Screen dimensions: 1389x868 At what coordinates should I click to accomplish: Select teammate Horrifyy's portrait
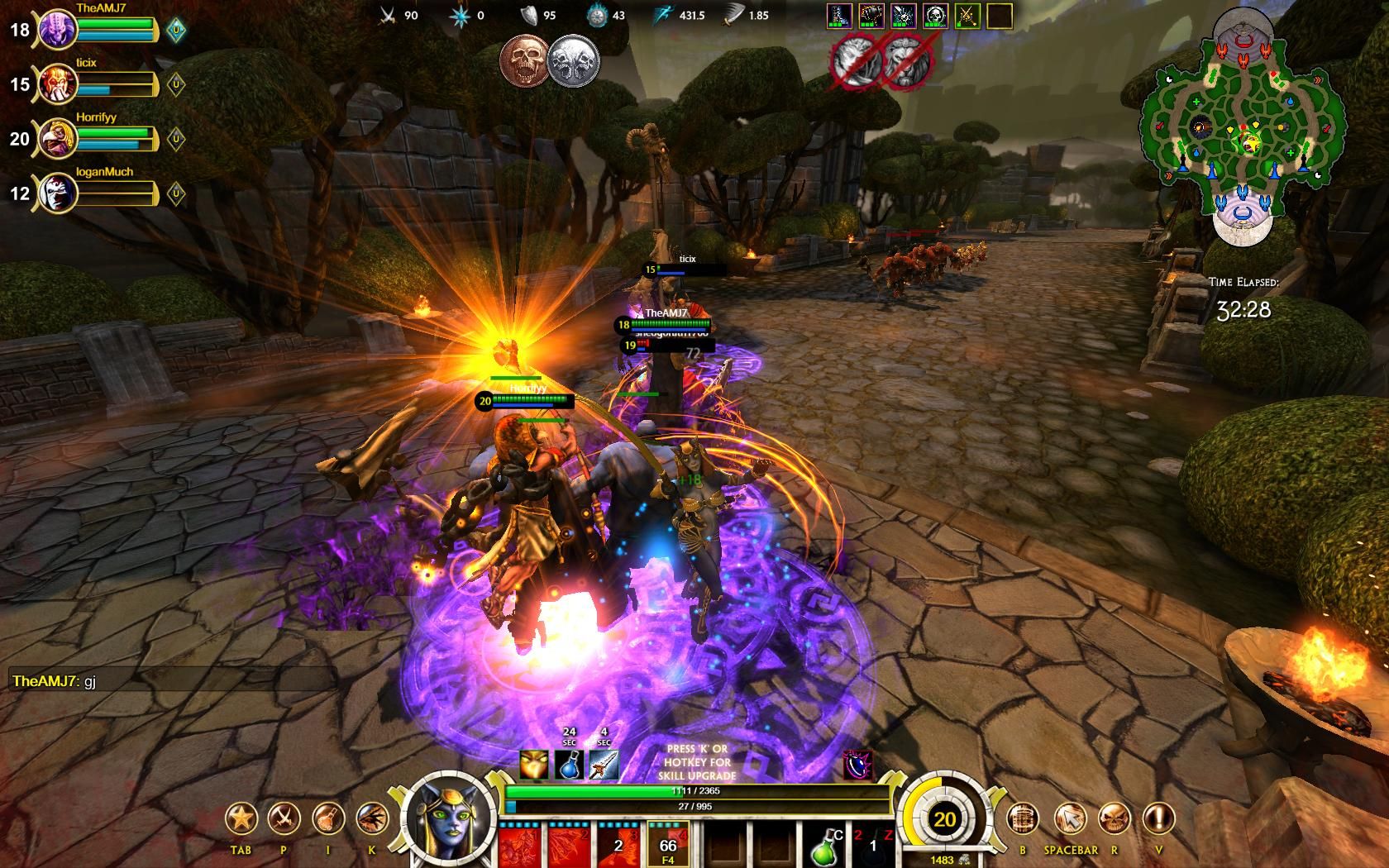pos(59,139)
